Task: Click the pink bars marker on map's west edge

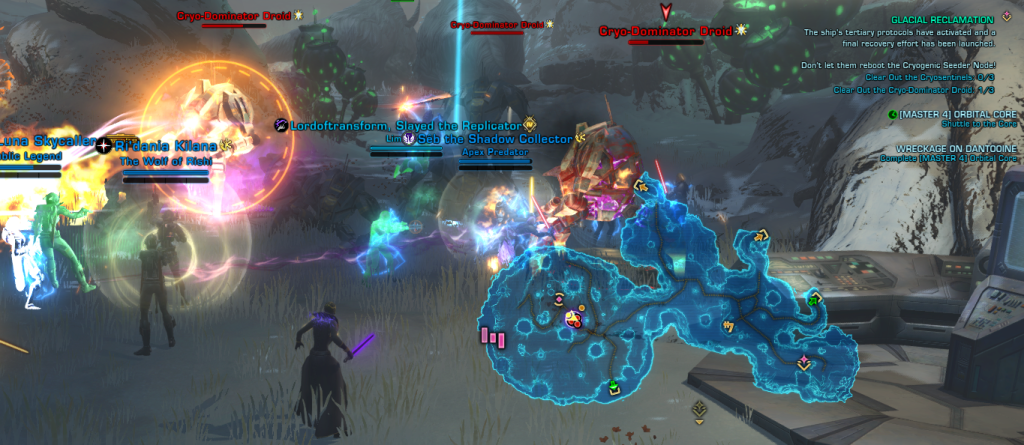Action: pyautogui.click(x=493, y=337)
